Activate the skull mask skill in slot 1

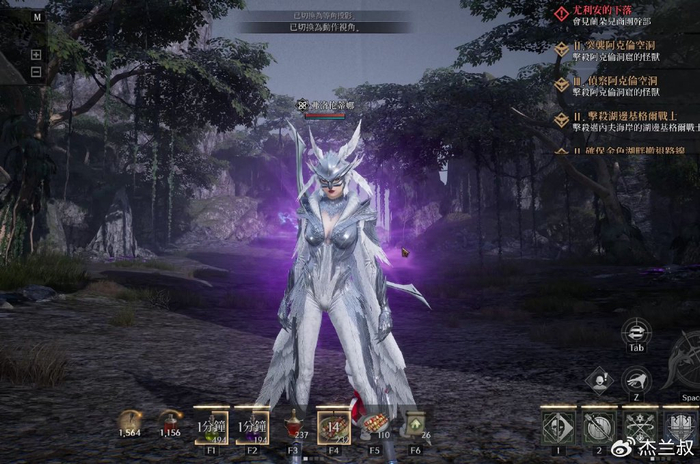tap(558, 427)
